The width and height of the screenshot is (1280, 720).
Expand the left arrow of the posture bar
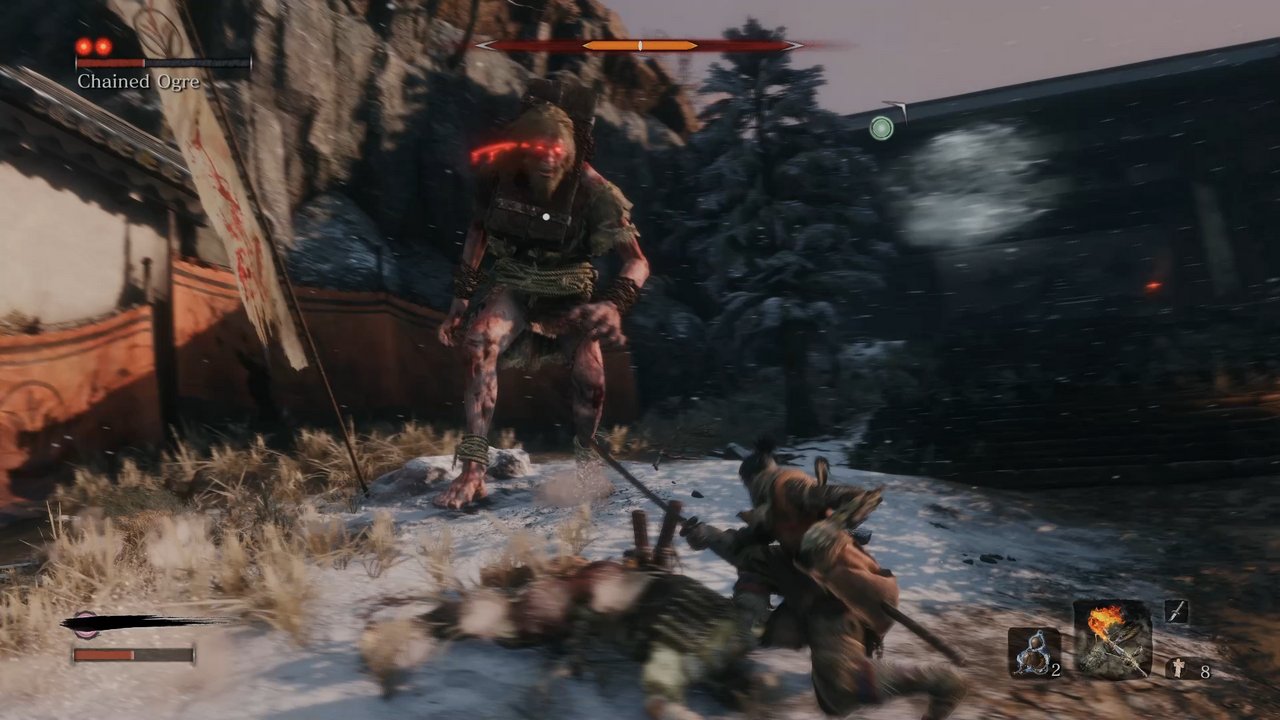click(x=485, y=44)
